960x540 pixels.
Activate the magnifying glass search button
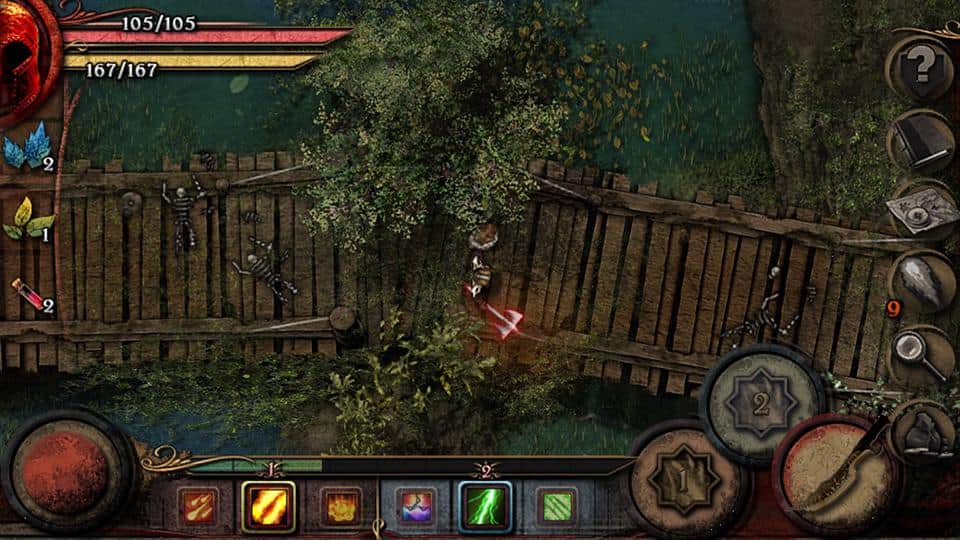[922, 355]
